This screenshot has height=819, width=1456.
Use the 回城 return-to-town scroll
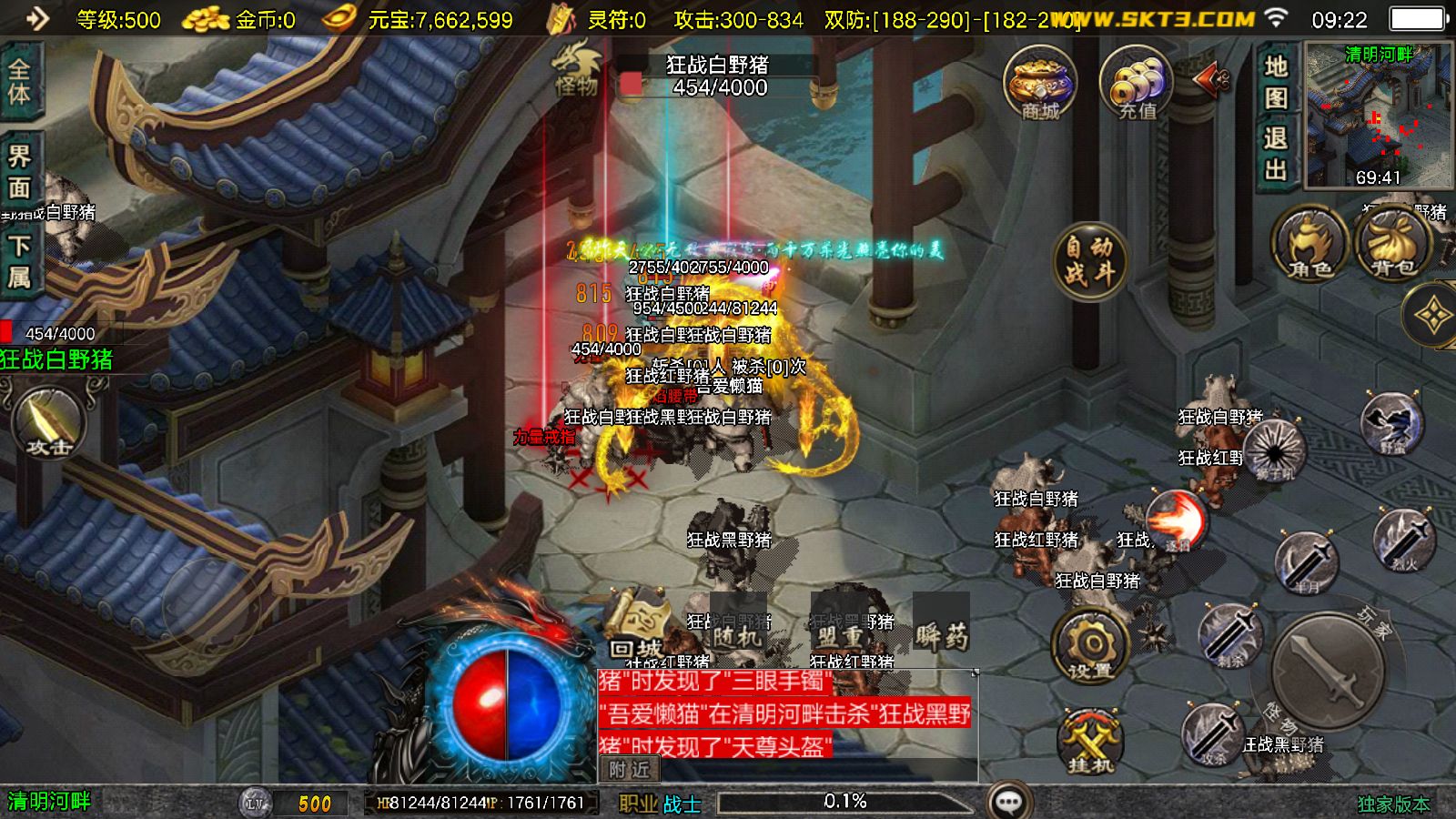click(x=636, y=626)
